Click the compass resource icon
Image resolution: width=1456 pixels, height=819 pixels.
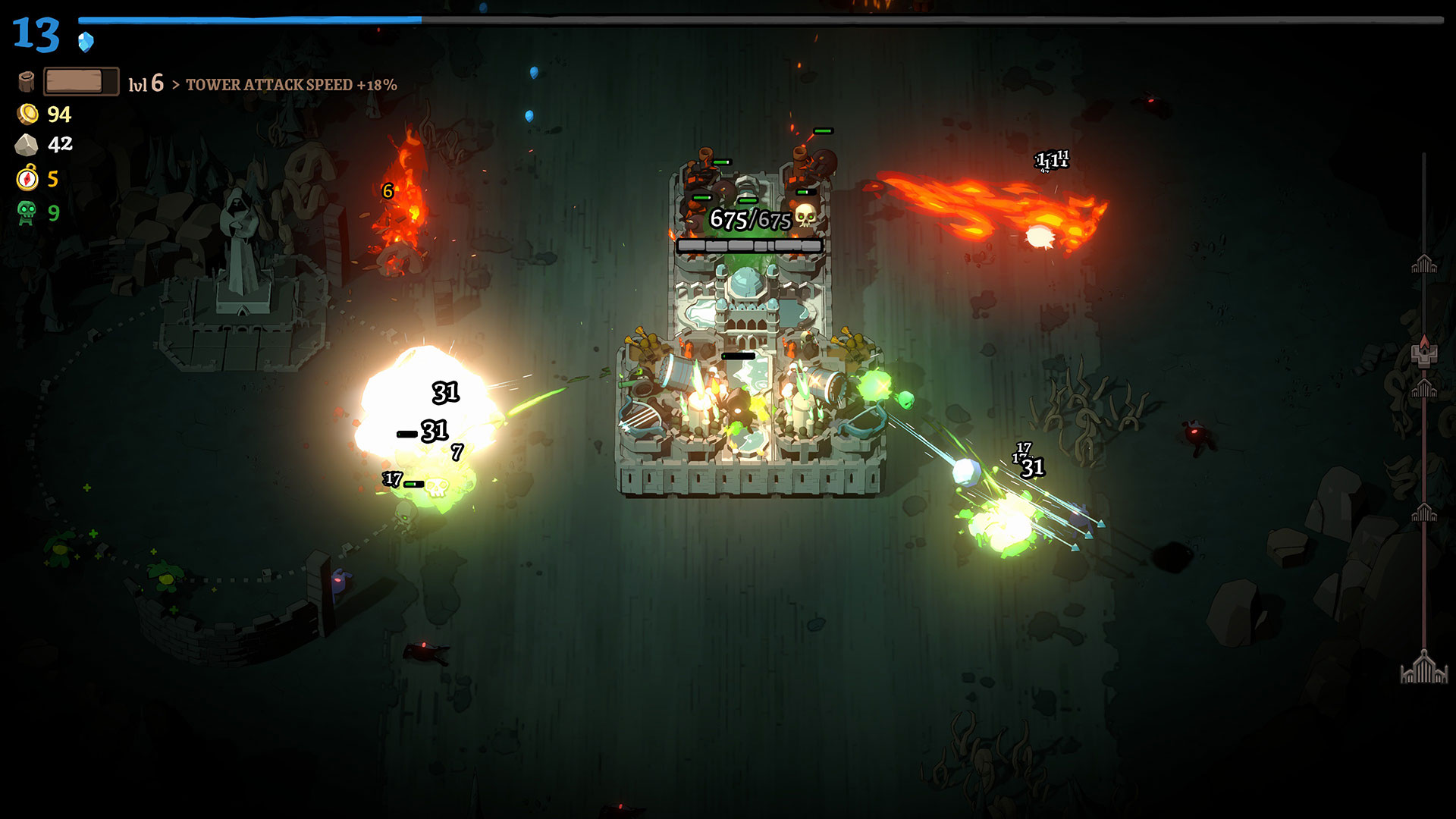pyautogui.click(x=27, y=178)
